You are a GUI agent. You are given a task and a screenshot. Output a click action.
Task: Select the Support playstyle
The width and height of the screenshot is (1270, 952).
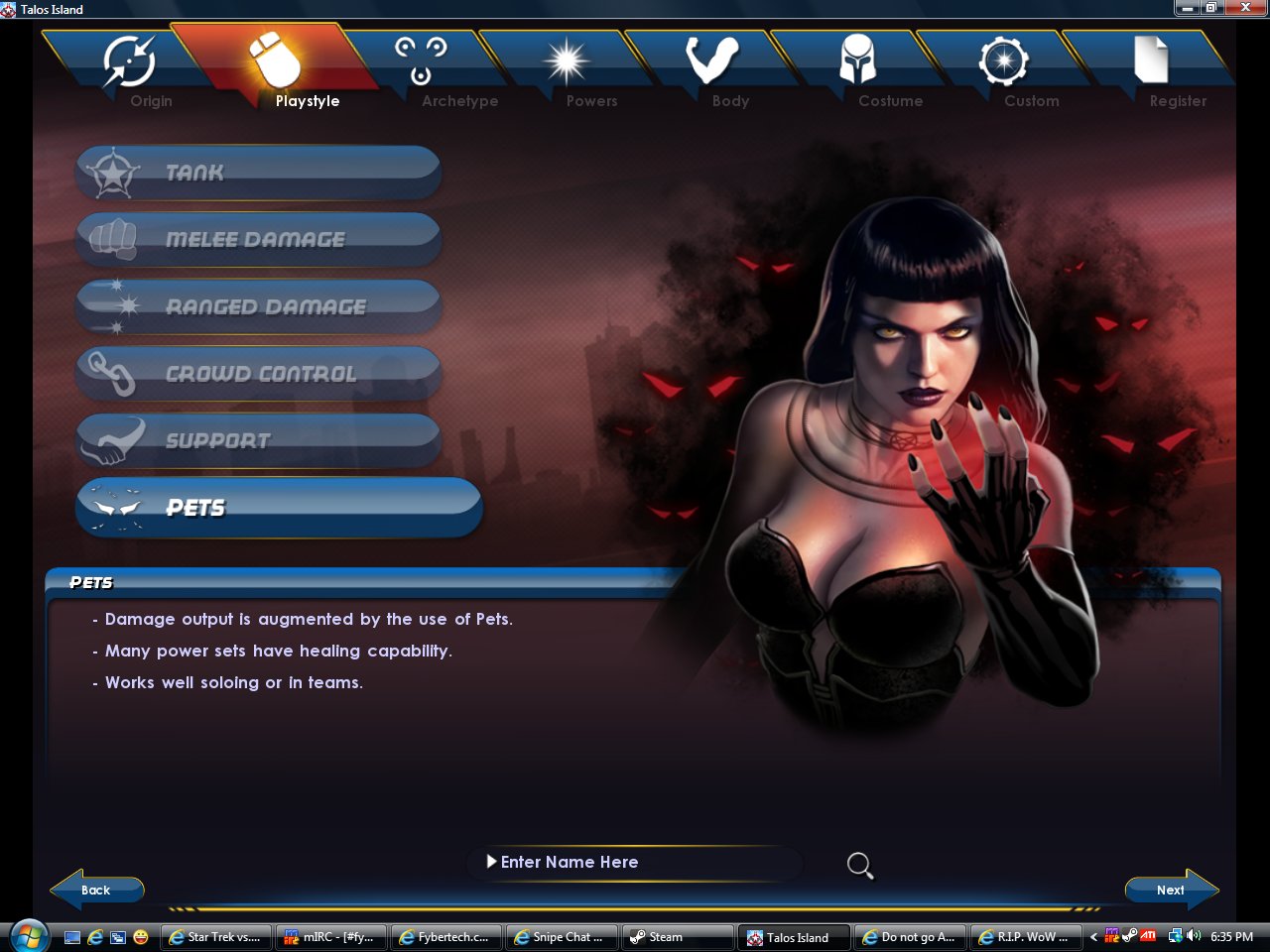[x=258, y=440]
